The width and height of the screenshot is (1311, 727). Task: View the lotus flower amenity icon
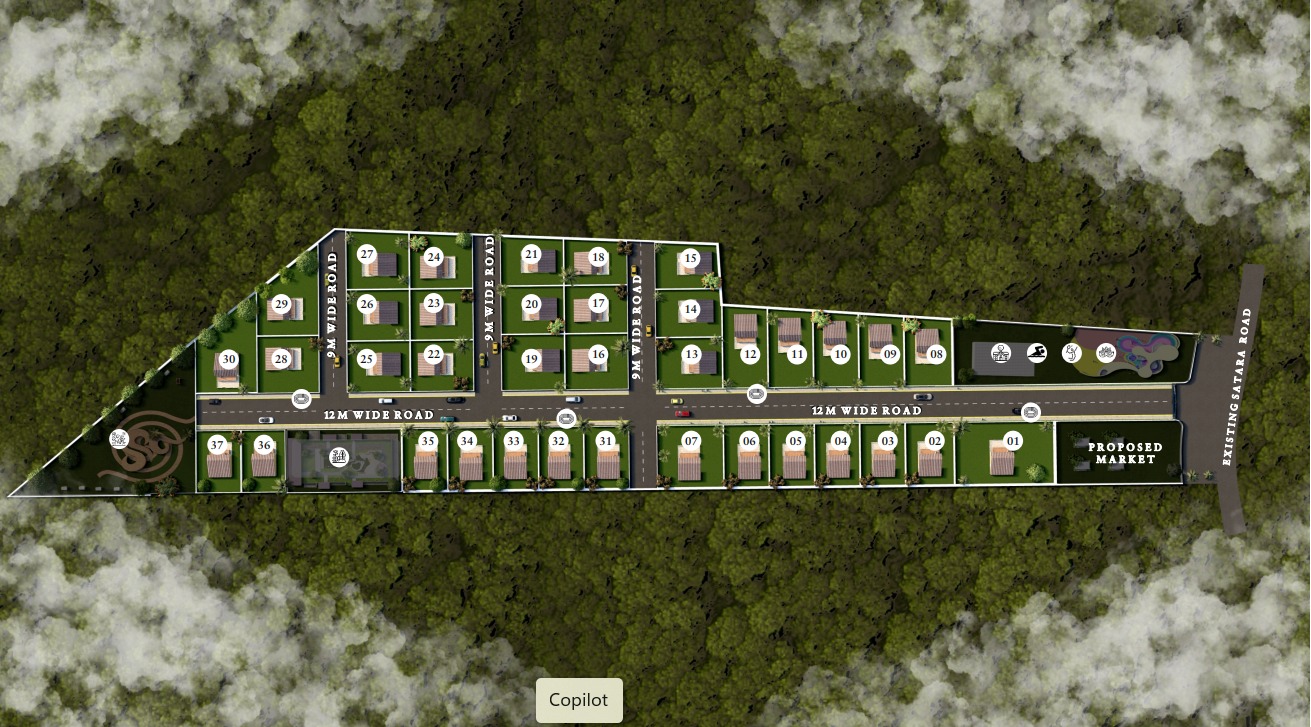click(x=1105, y=352)
